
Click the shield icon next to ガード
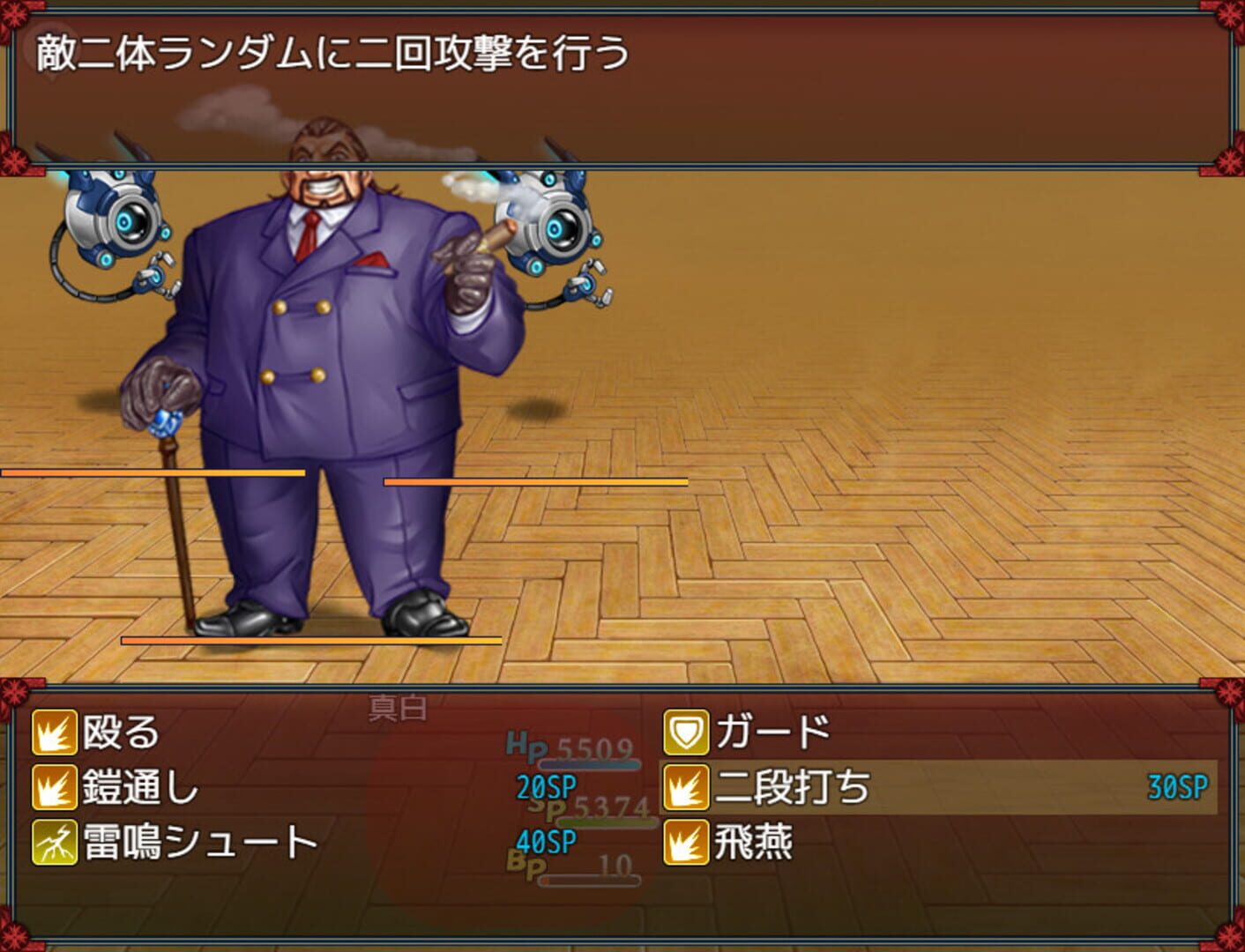(x=686, y=732)
